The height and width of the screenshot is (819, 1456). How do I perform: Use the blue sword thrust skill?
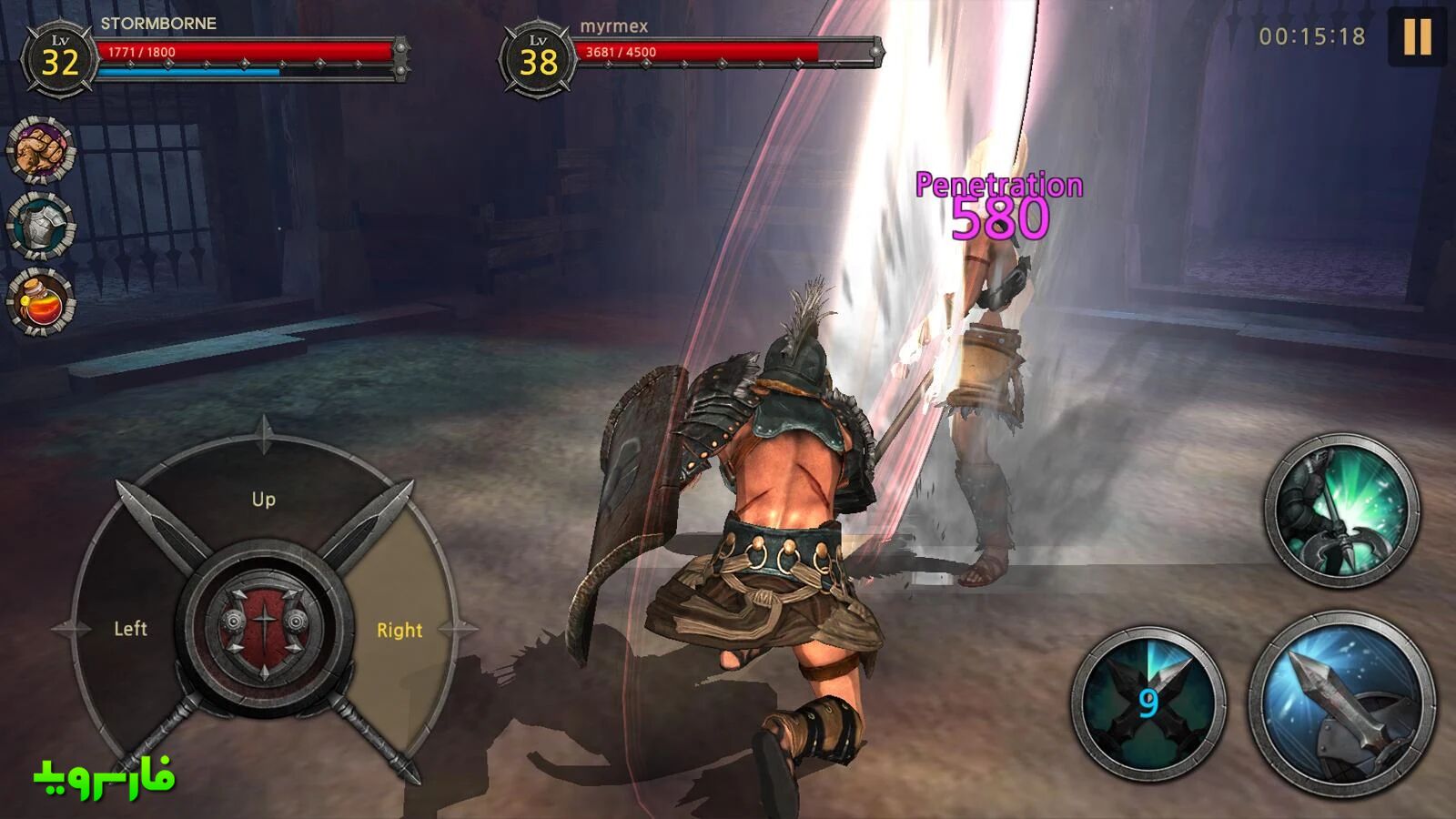1341,703
